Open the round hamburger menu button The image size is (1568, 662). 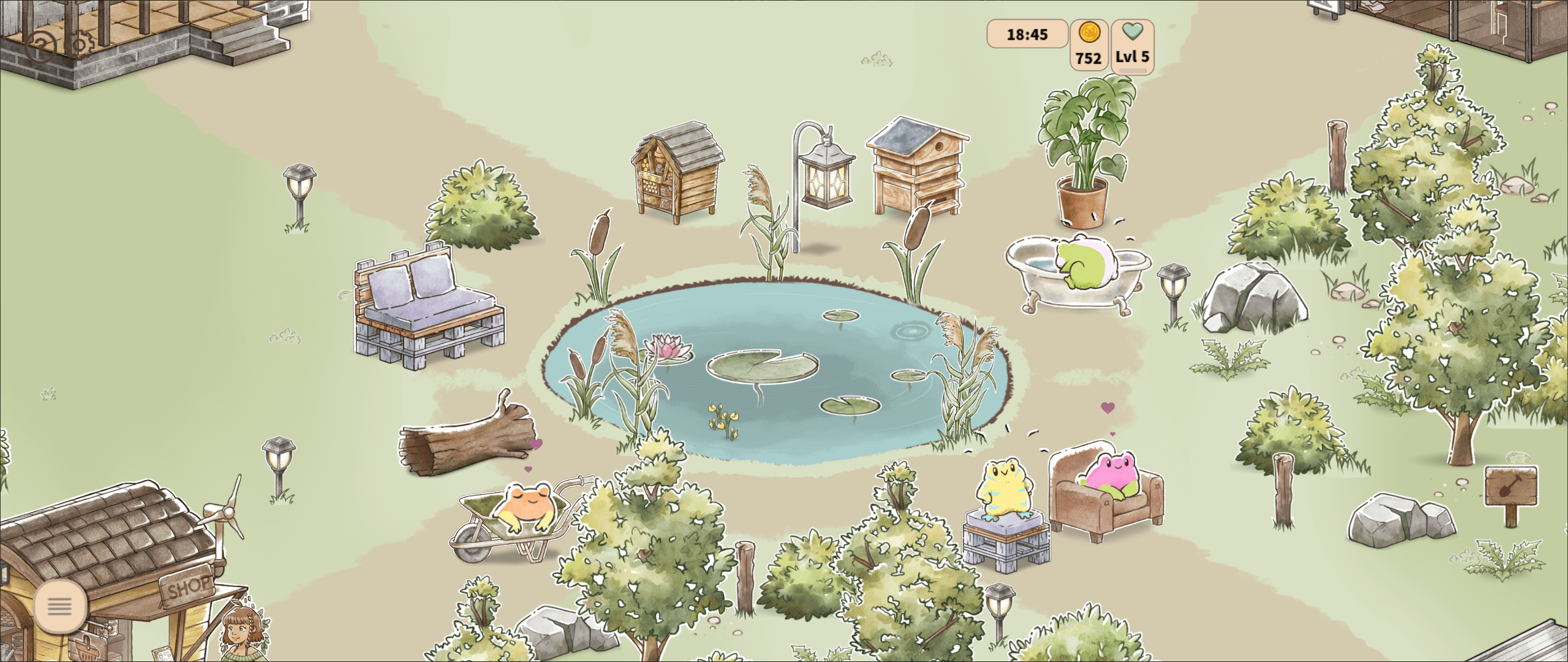point(60,606)
